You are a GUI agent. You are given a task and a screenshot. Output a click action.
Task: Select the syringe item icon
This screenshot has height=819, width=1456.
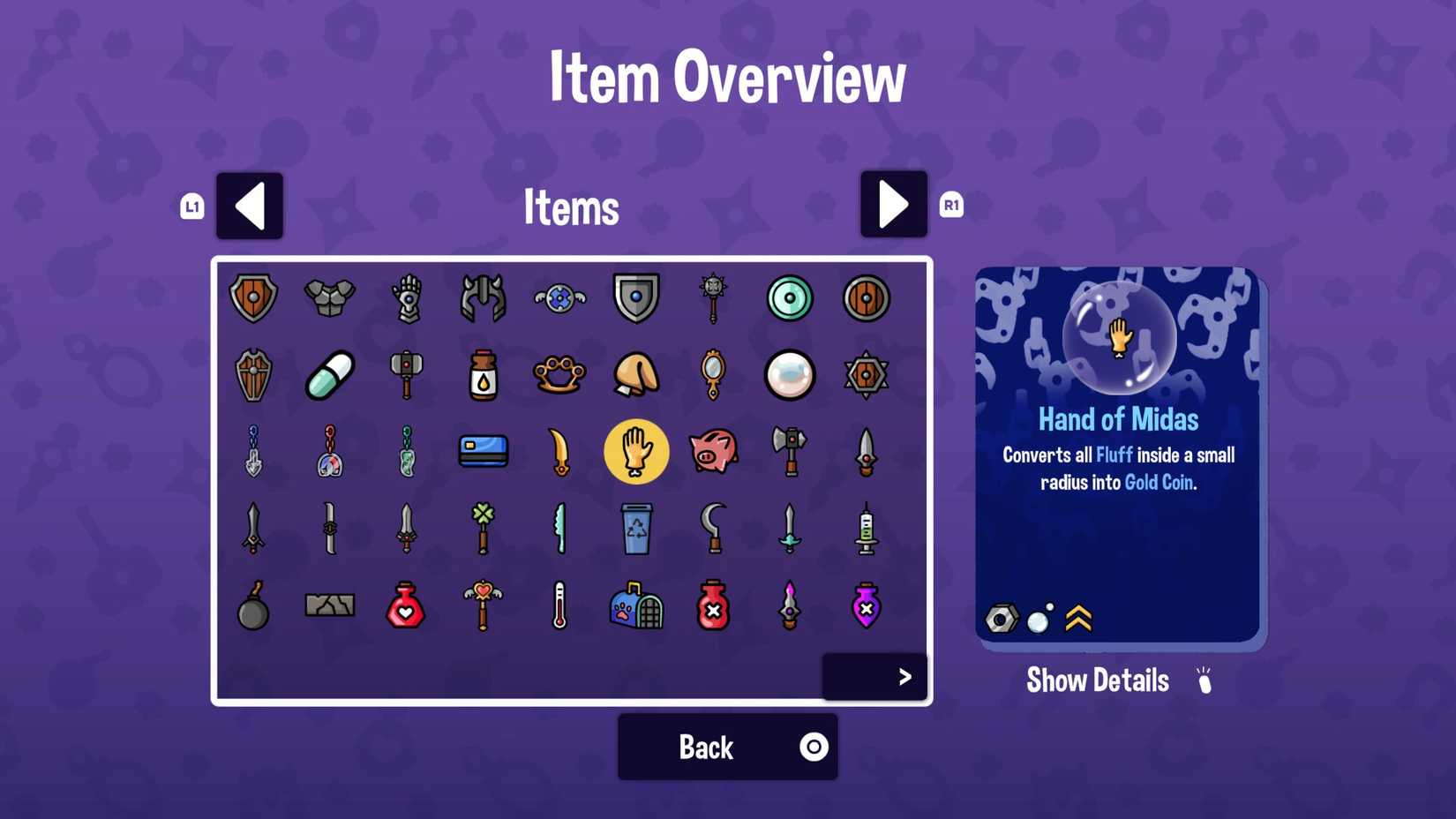867,529
